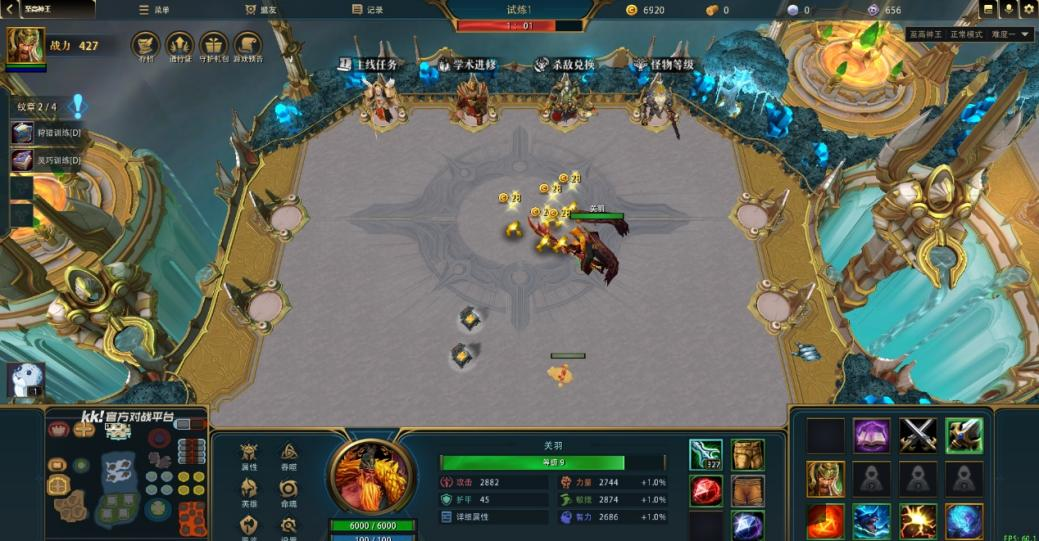Open the 守护礼包 gift pack

(x=213, y=46)
